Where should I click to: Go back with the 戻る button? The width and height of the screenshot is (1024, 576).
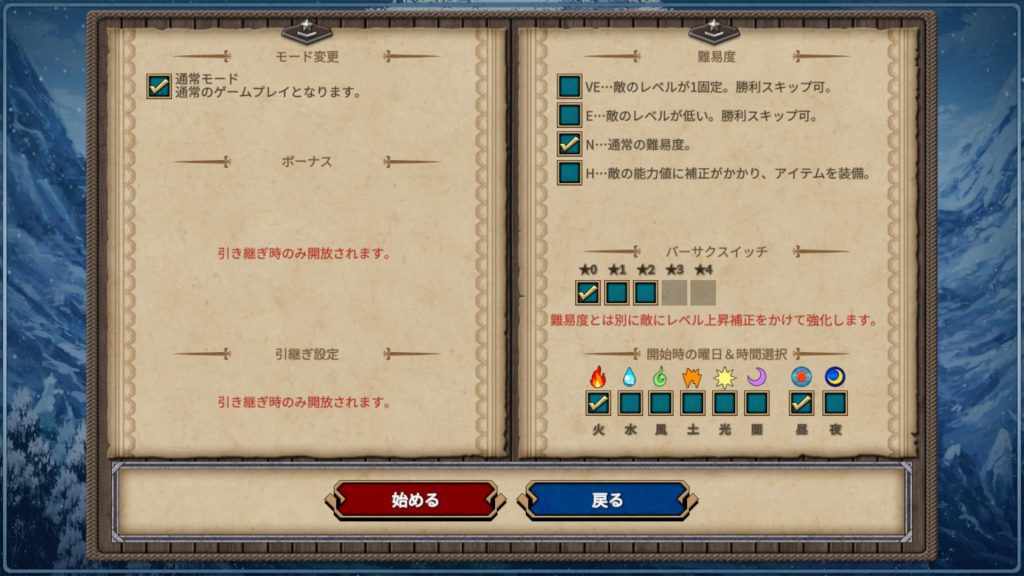pos(607,500)
